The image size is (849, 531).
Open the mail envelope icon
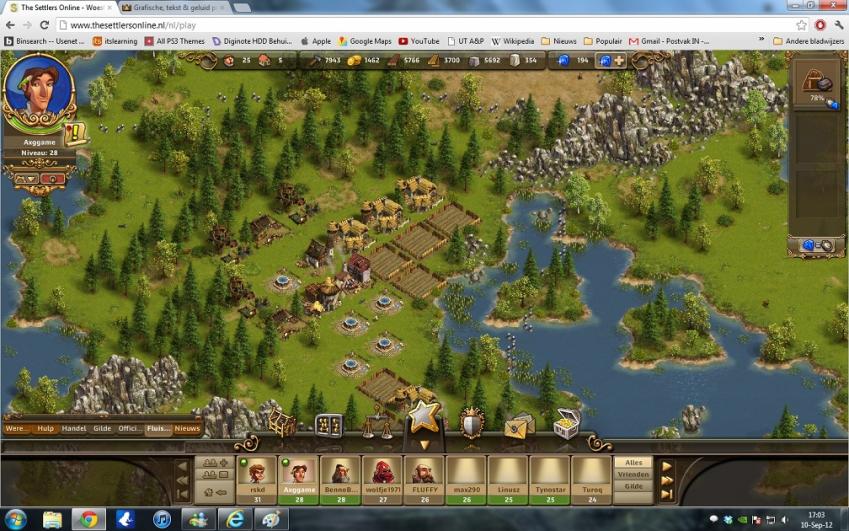tap(519, 424)
